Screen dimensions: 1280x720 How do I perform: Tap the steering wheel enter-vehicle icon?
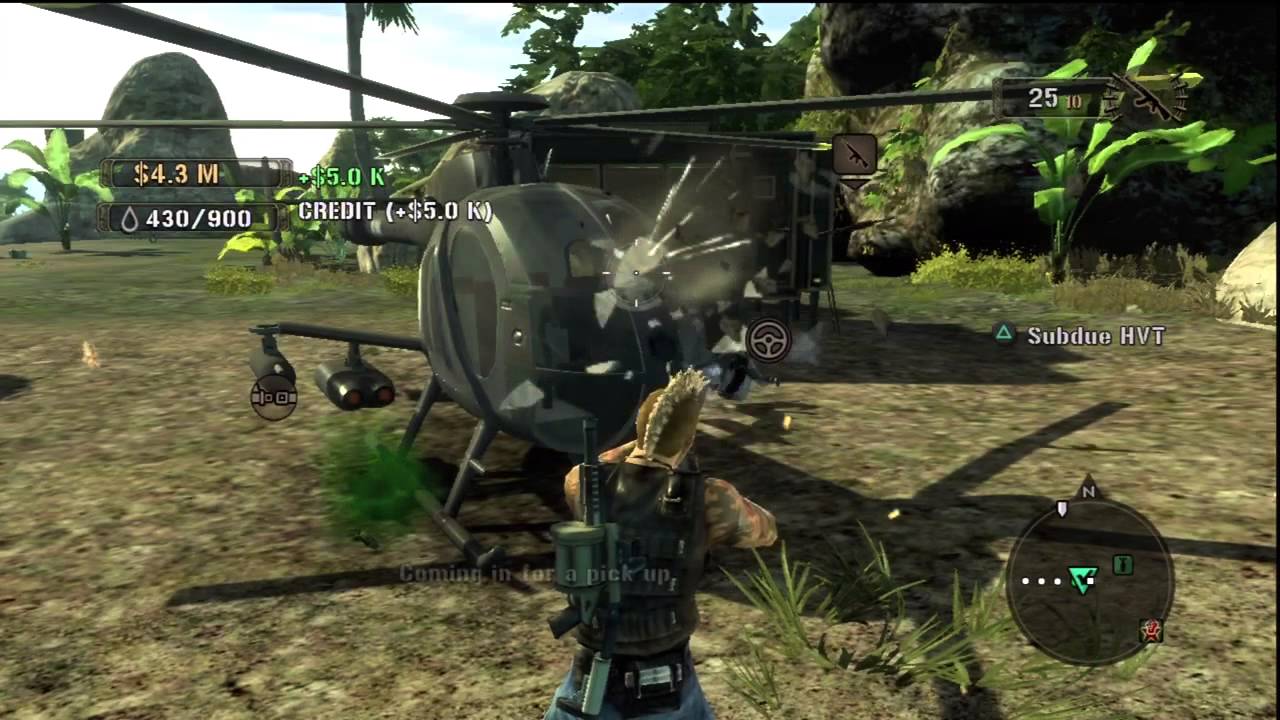coord(767,339)
